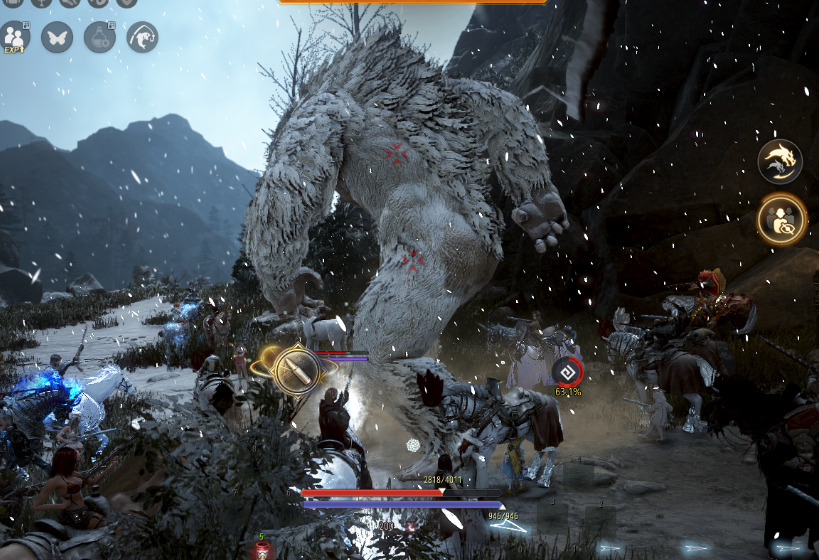Viewport: 819px width, 560px height.
Task: Open the potion auto-use settings icon
Action: click(x=99, y=37)
